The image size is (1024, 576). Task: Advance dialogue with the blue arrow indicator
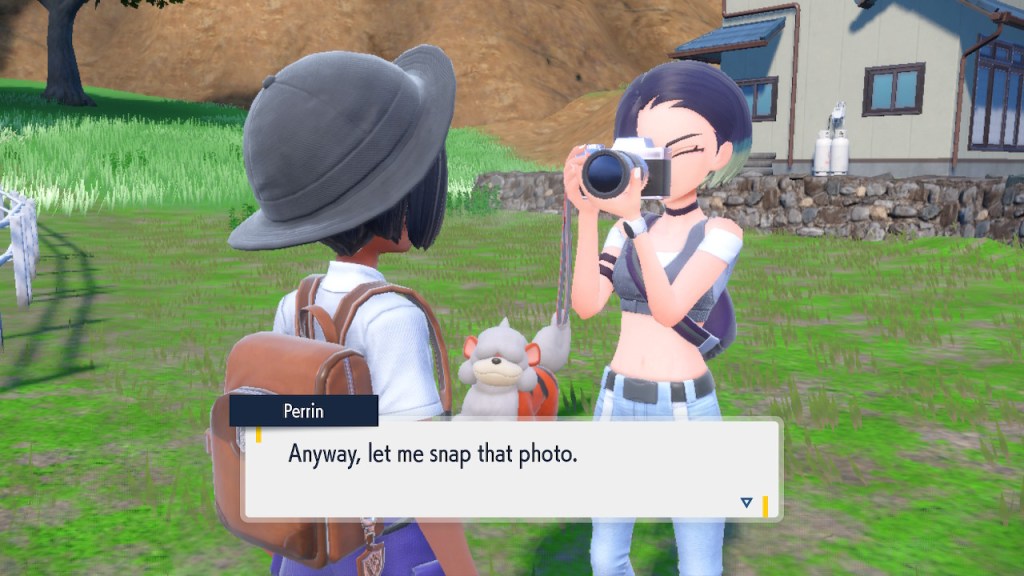(746, 502)
